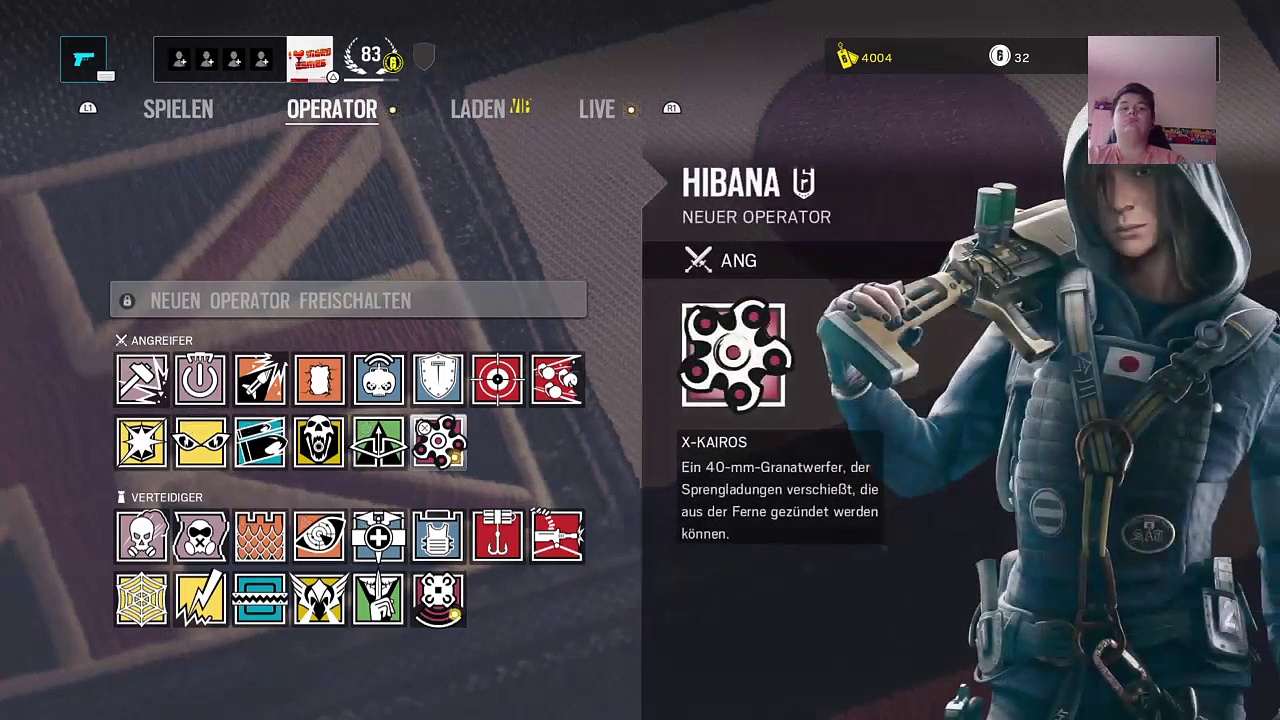Select Sledge's hammer operator icon
Image resolution: width=1280 pixels, height=720 pixels.
point(141,380)
